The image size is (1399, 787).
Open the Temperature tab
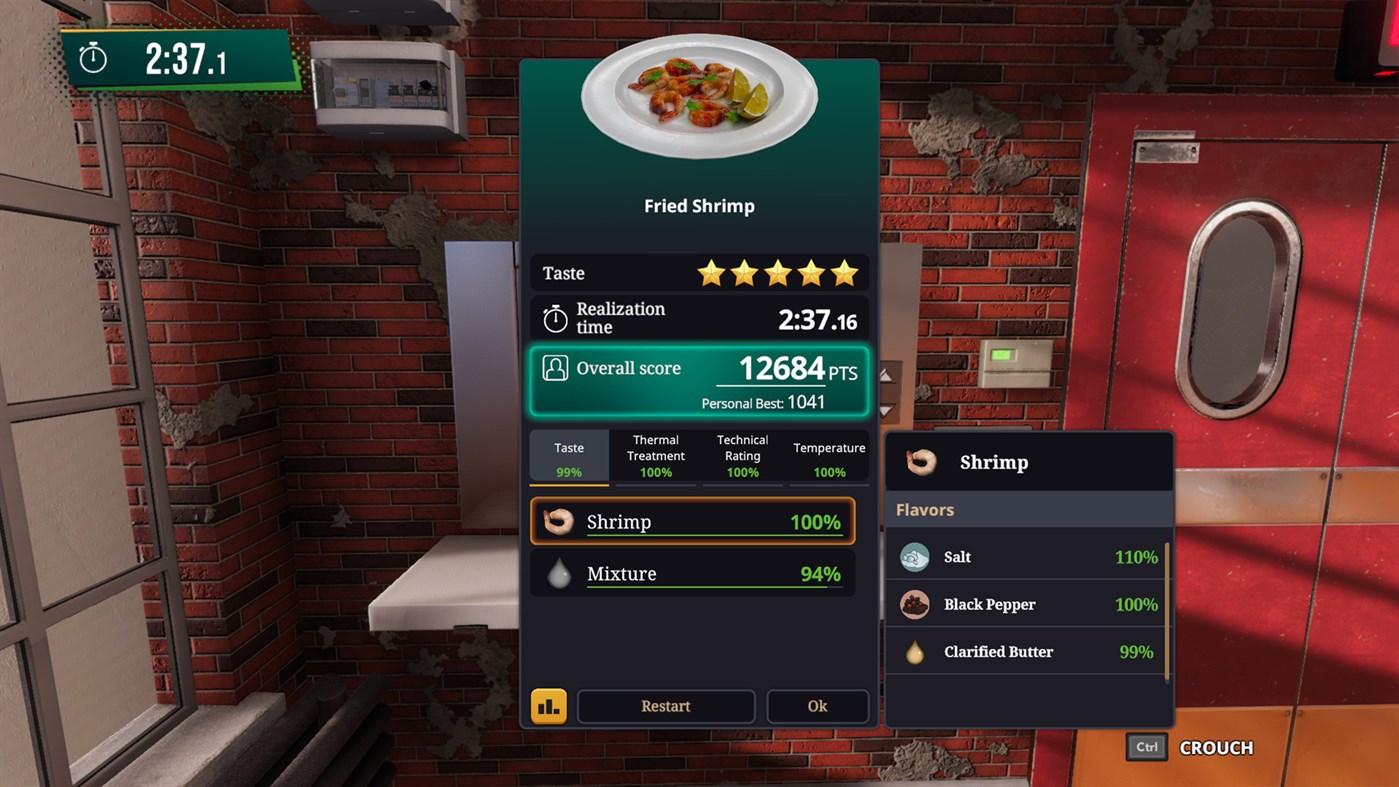[x=828, y=455]
